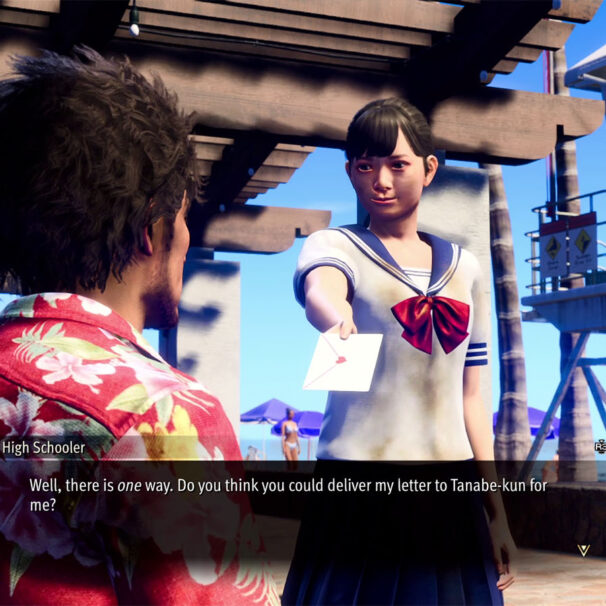
Task: Advance dialogue with the gold arrow indicator
Action: pos(583,549)
